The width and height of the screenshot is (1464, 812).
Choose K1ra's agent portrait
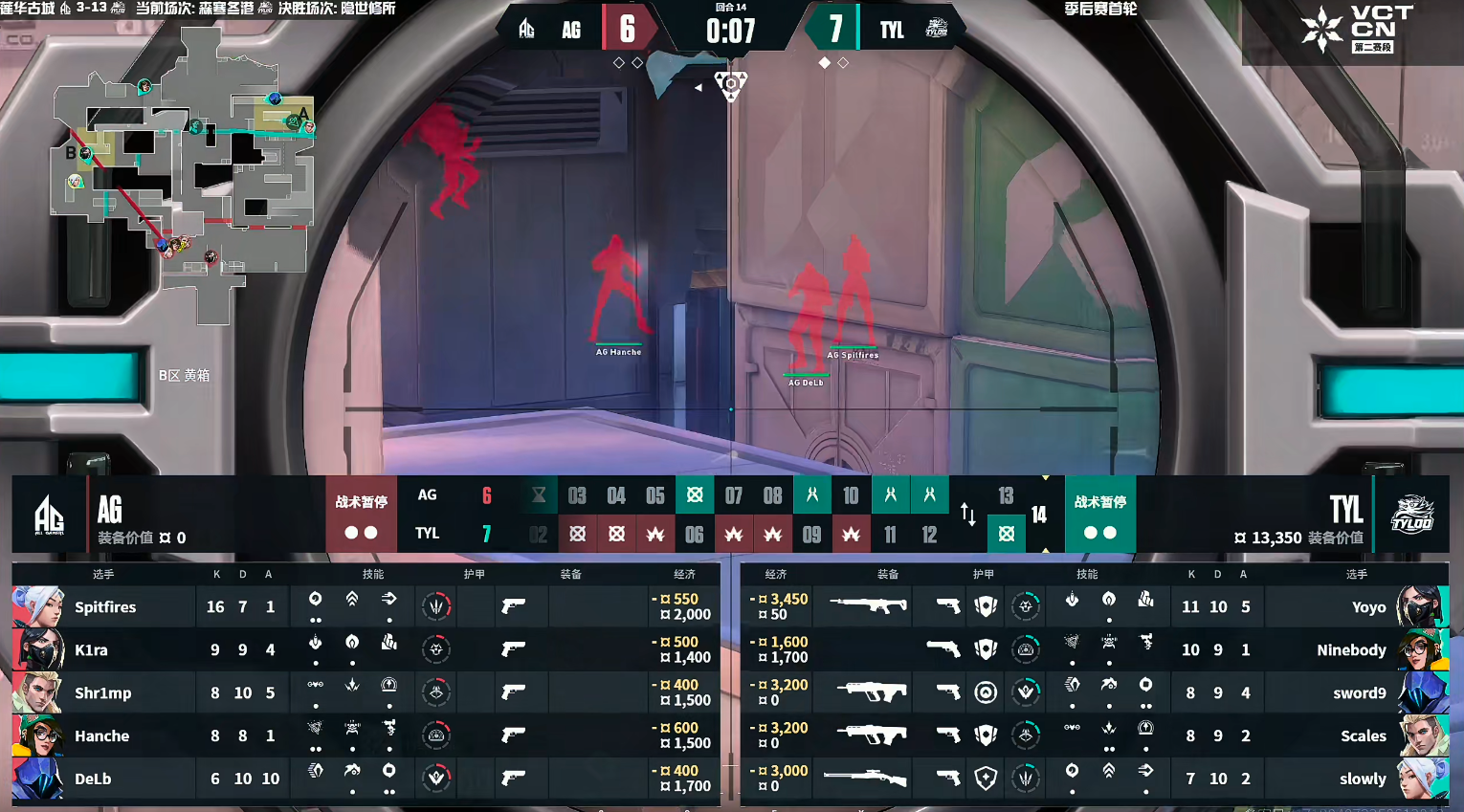point(38,650)
